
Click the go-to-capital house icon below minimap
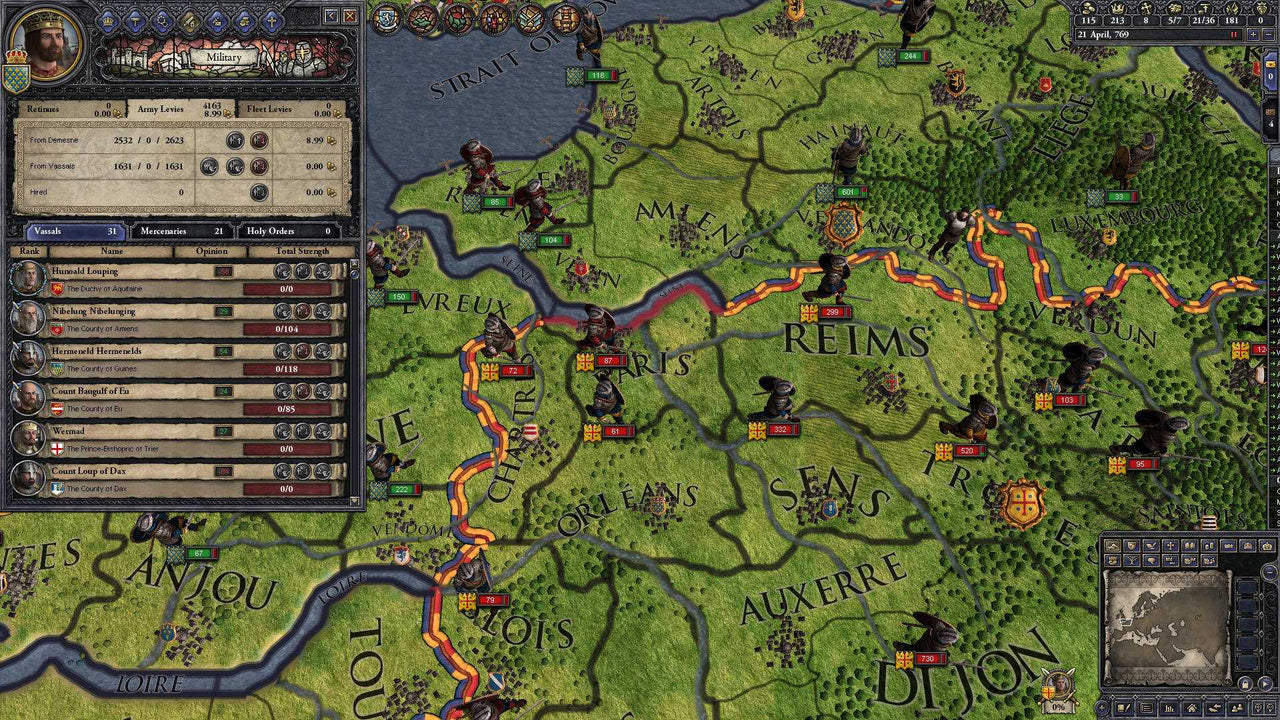click(x=1192, y=707)
